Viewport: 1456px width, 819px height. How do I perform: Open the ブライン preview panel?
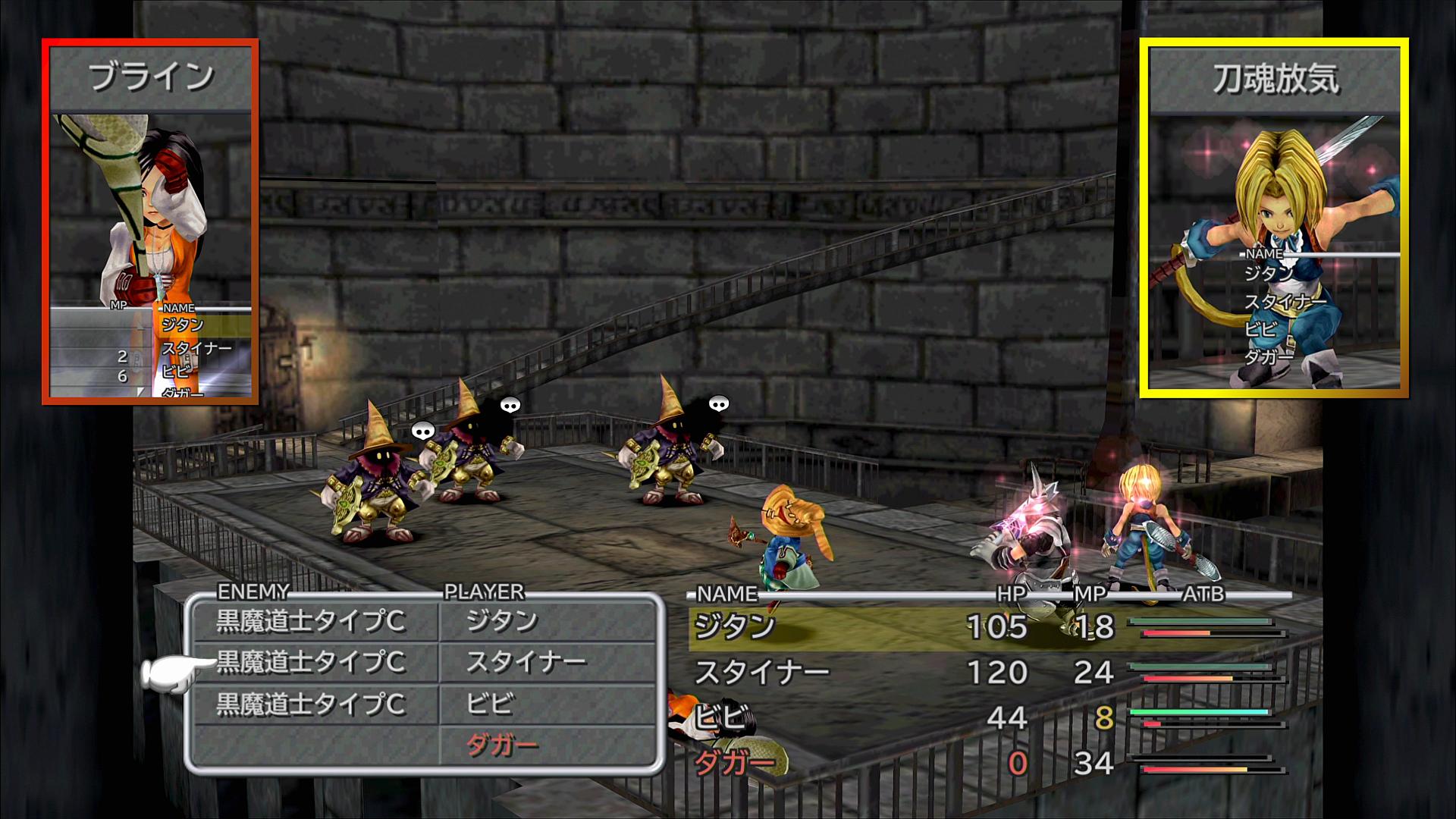coord(150,221)
